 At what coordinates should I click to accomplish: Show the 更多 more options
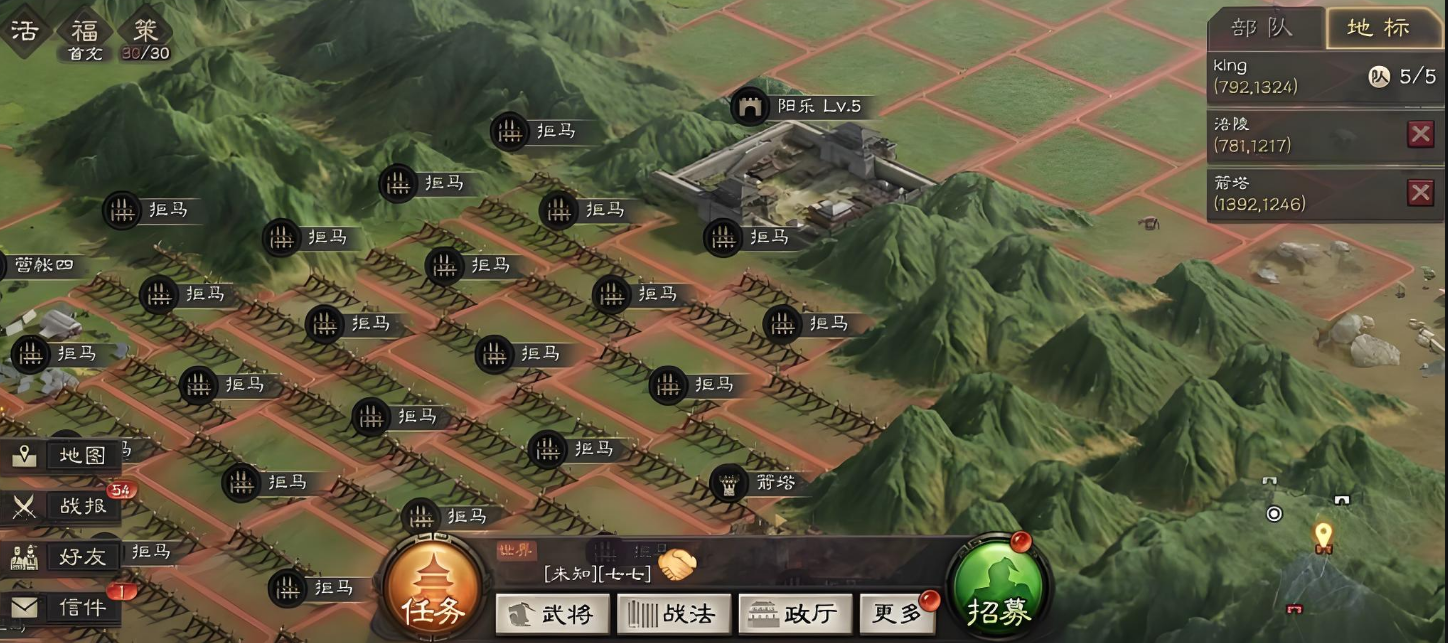(x=897, y=613)
